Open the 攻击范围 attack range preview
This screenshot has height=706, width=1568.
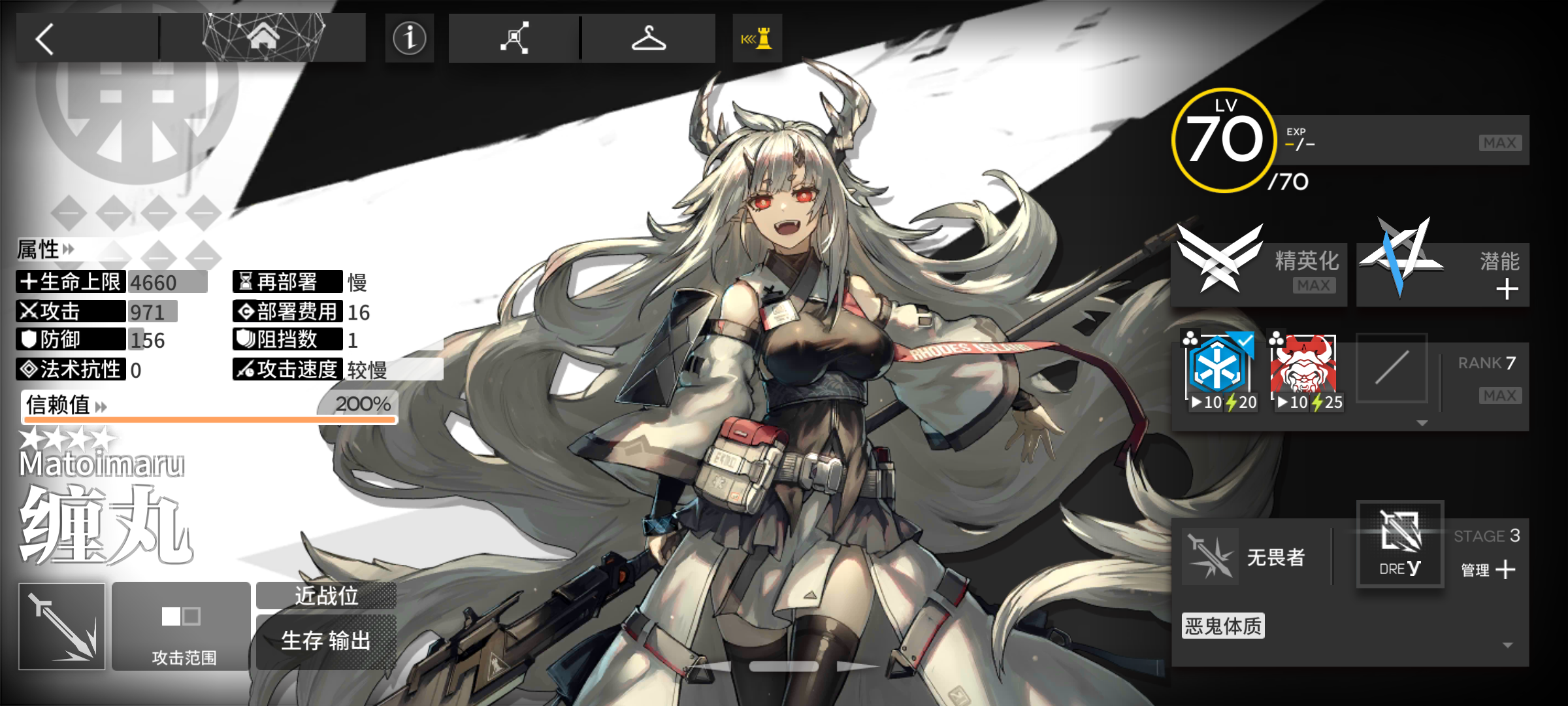(181, 624)
